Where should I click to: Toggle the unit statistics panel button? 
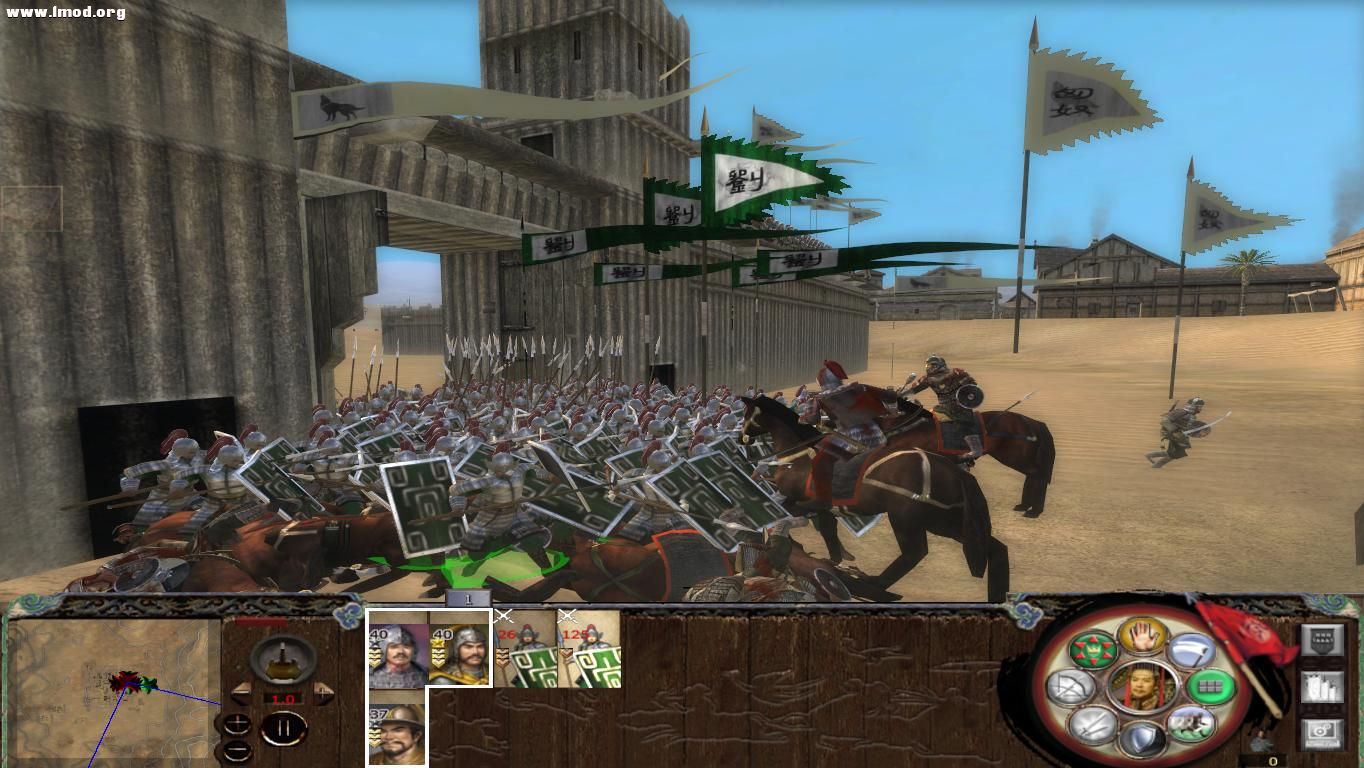pyautogui.click(x=1323, y=688)
